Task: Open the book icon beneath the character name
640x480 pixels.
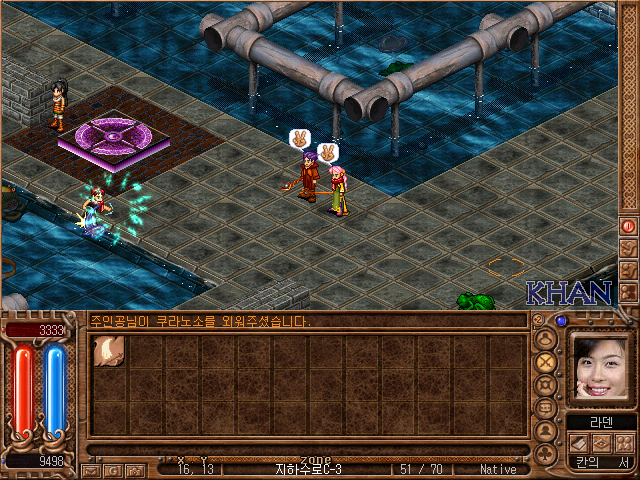Action: [580, 443]
